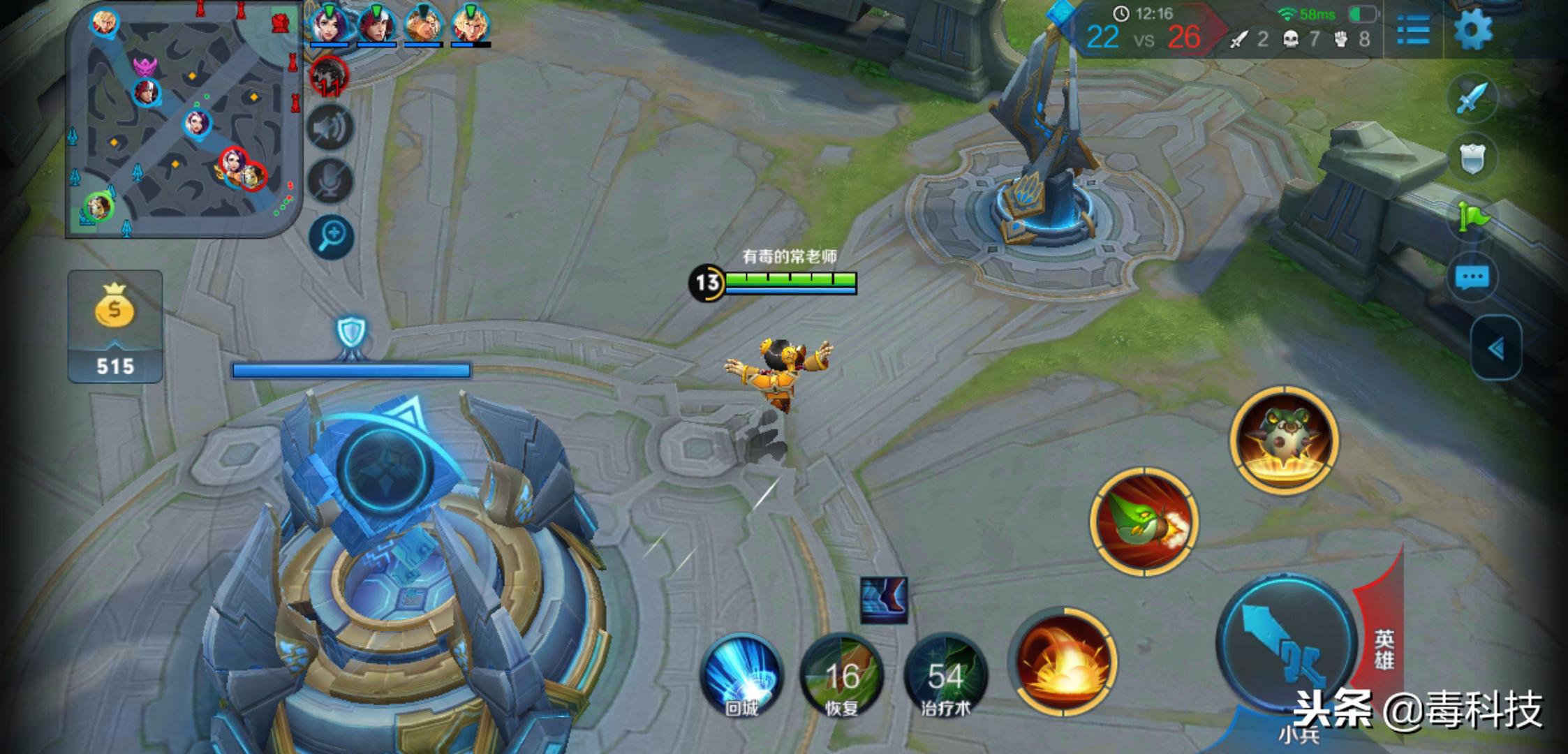Open the minimap
This screenshot has width=1568, height=754.
[183, 119]
